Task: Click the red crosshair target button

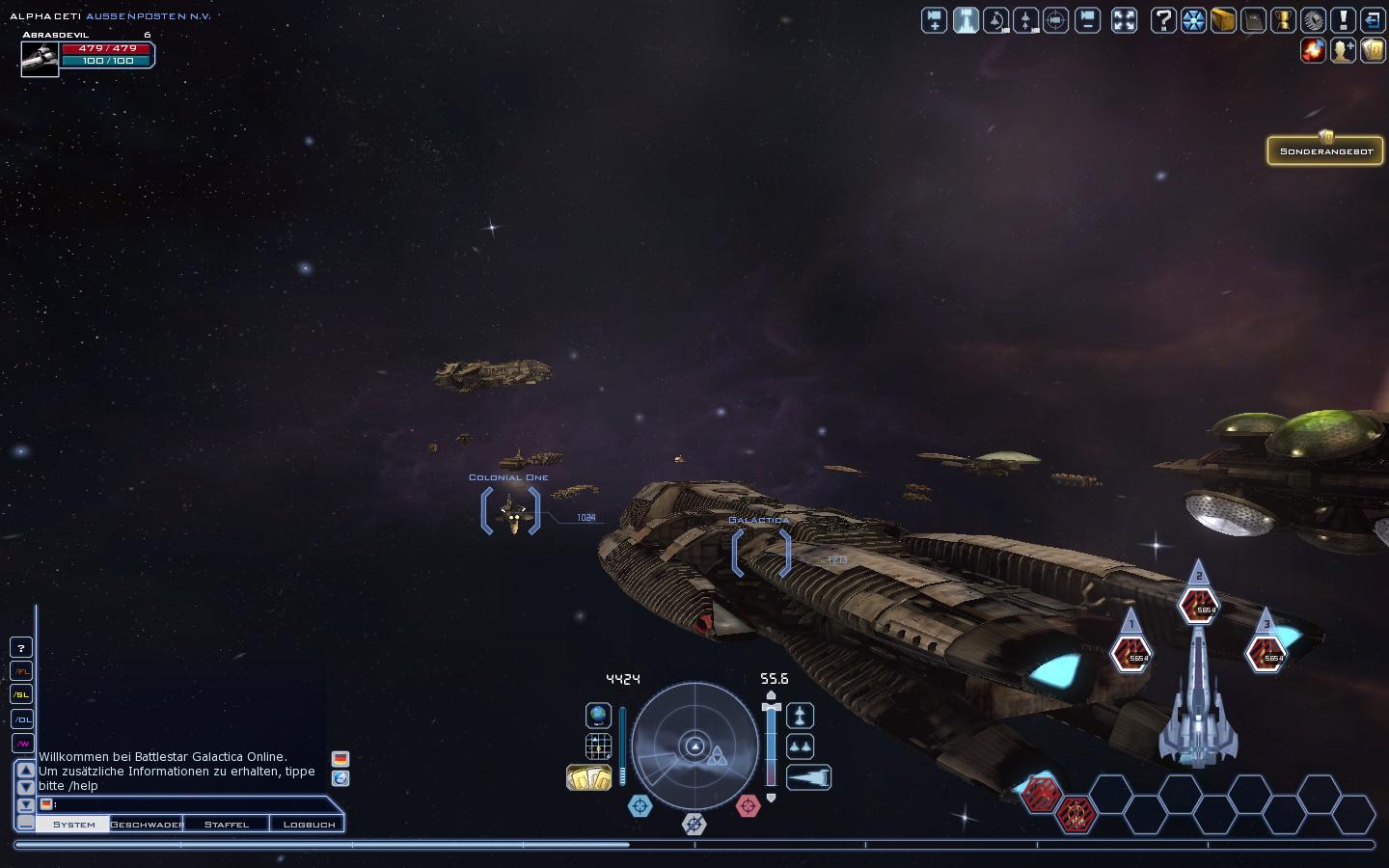Action: pos(749,805)
